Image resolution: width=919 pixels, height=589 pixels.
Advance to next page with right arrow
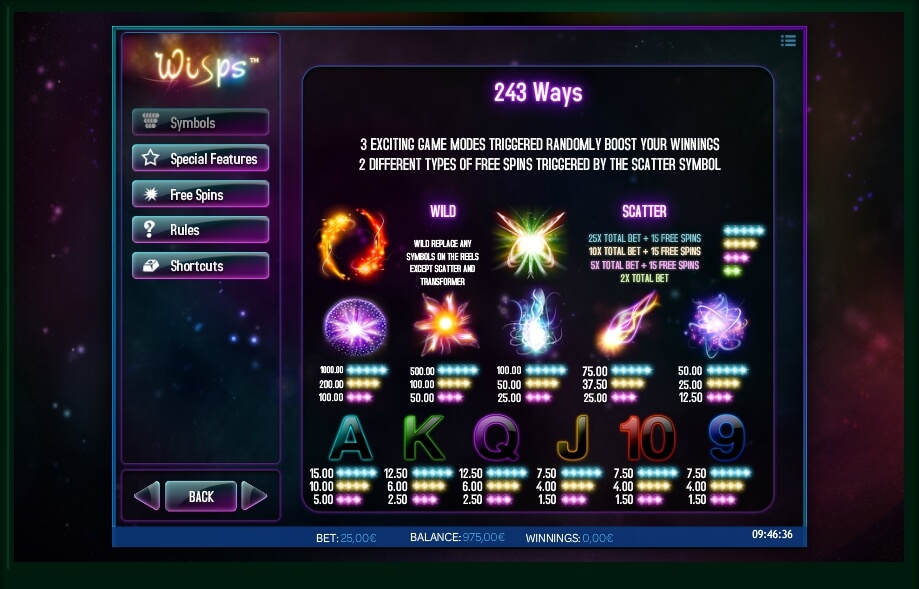pyautogui.click(x=255, y=496)
